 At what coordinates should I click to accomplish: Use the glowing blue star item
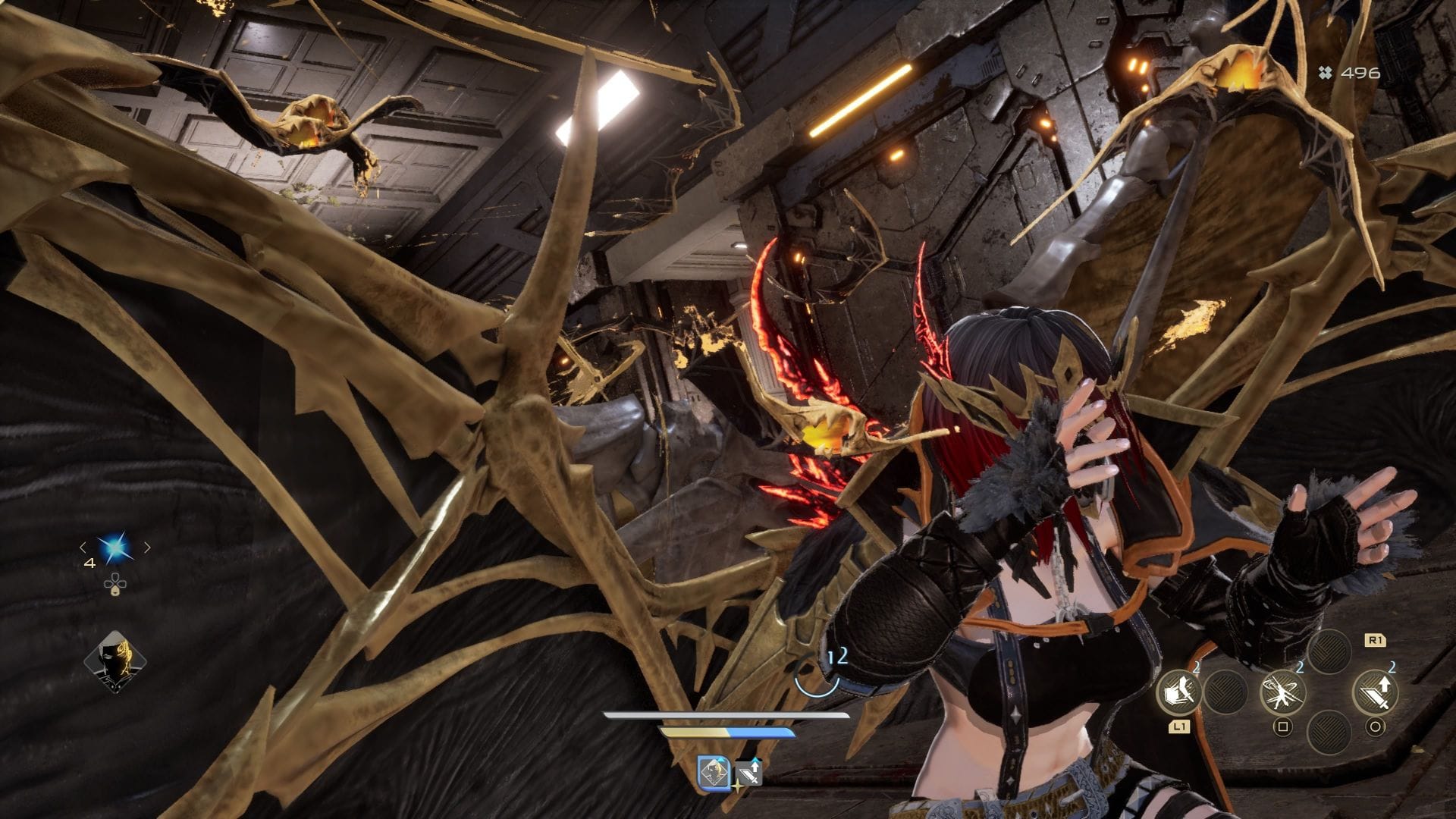[x=115, y=547]
